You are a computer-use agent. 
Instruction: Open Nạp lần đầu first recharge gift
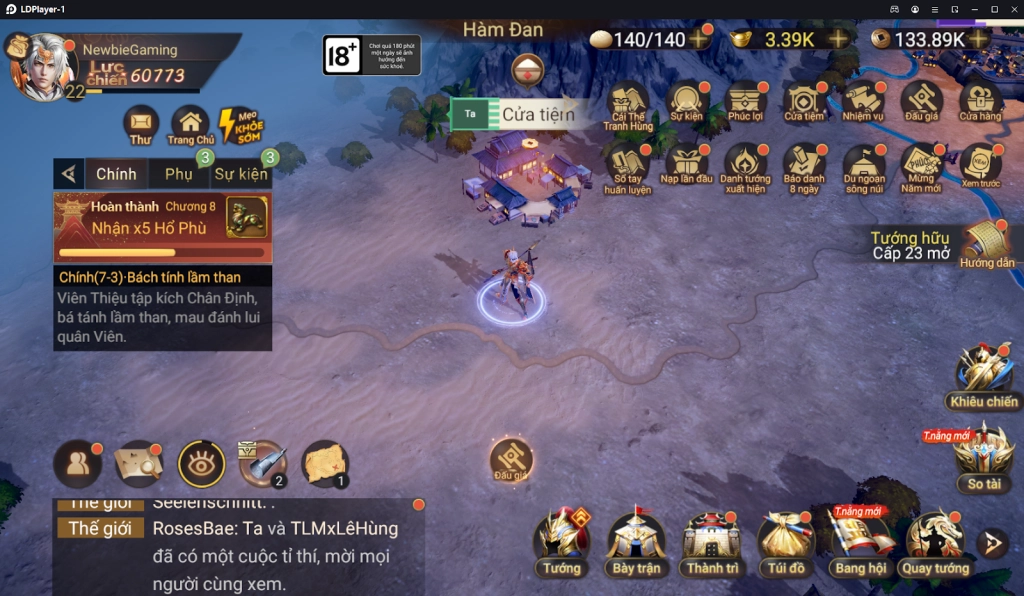pyautogui.click(x=687, y=166)
